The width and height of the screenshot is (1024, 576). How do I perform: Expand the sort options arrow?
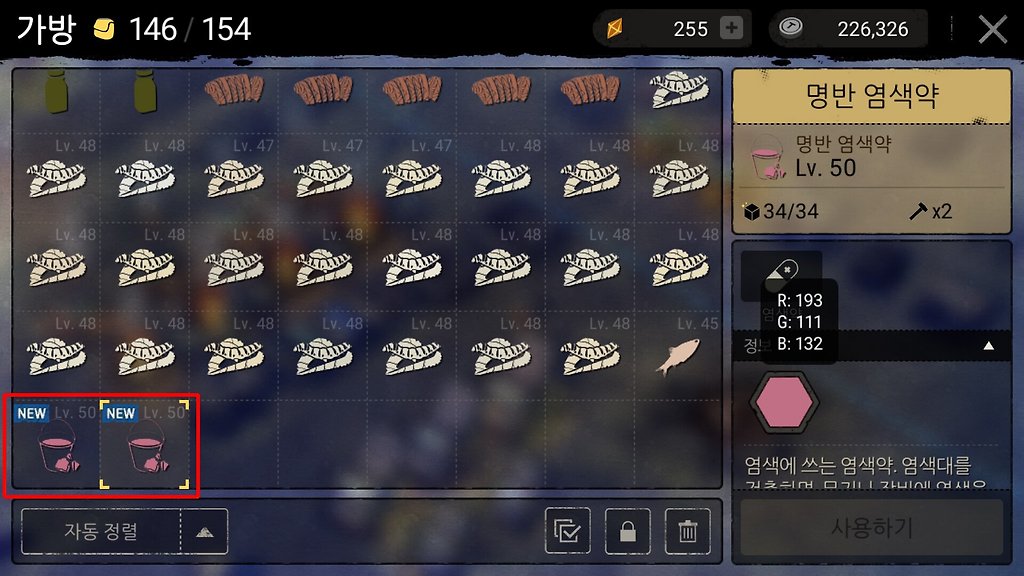tap(204, 531)
